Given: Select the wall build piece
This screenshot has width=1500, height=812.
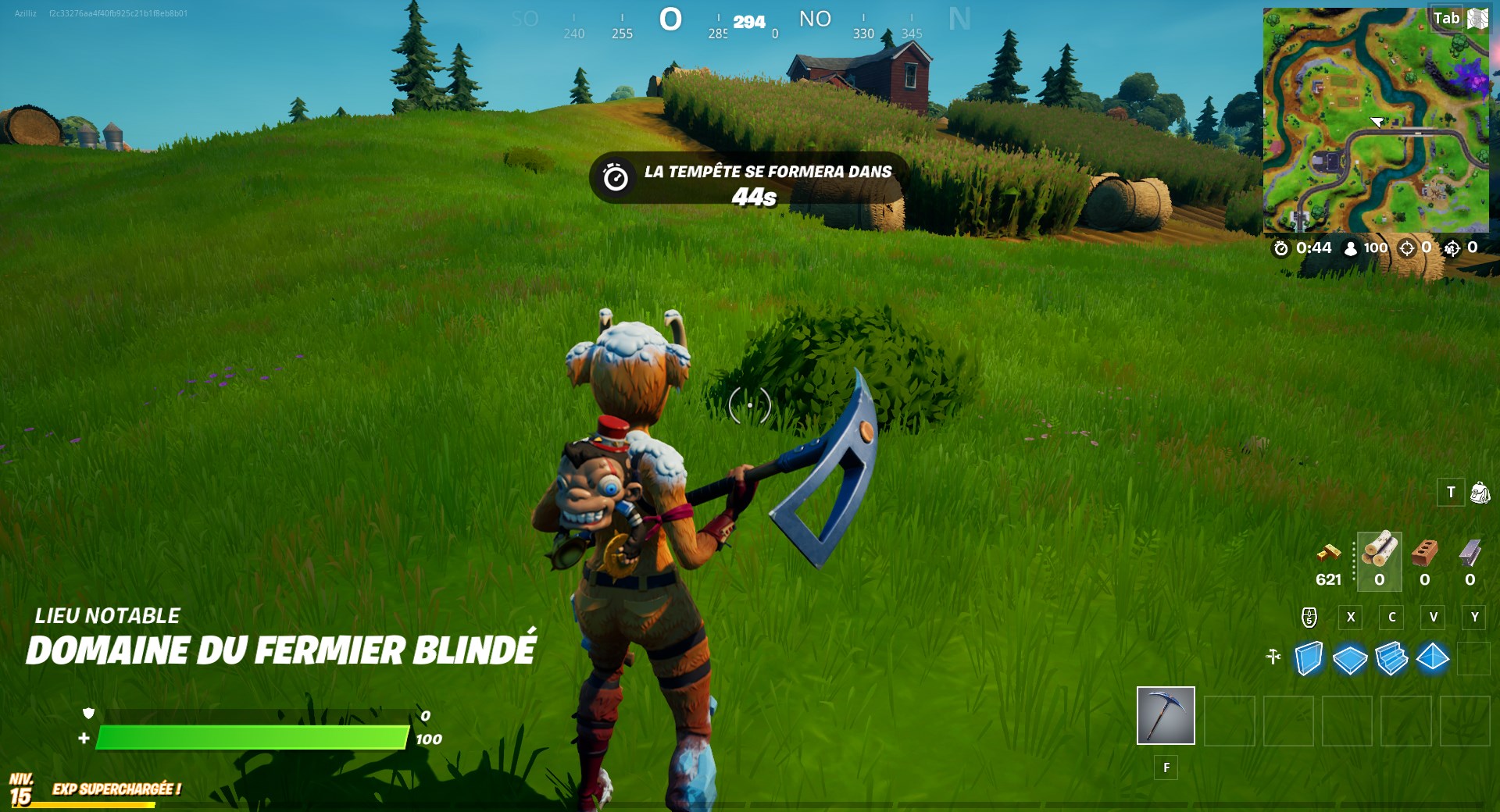Looking at the screenshot, I should (x=1309, y=660).
